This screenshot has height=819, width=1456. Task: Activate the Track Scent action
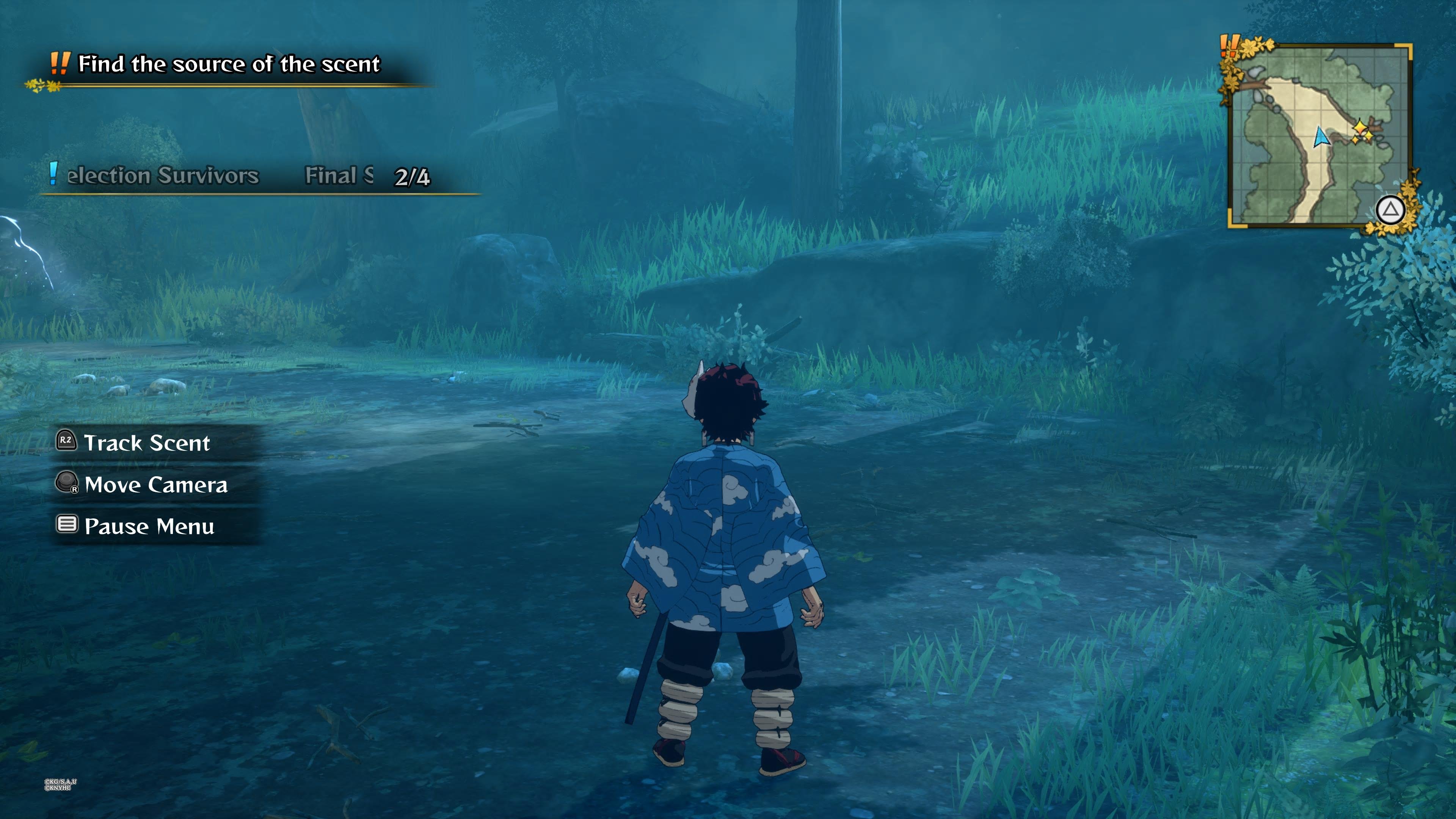146,443
